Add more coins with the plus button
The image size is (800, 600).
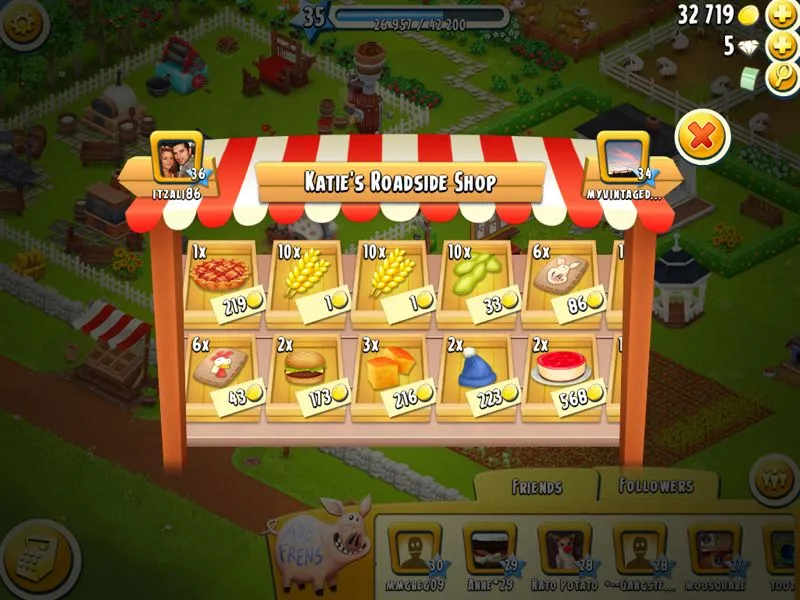780,15
